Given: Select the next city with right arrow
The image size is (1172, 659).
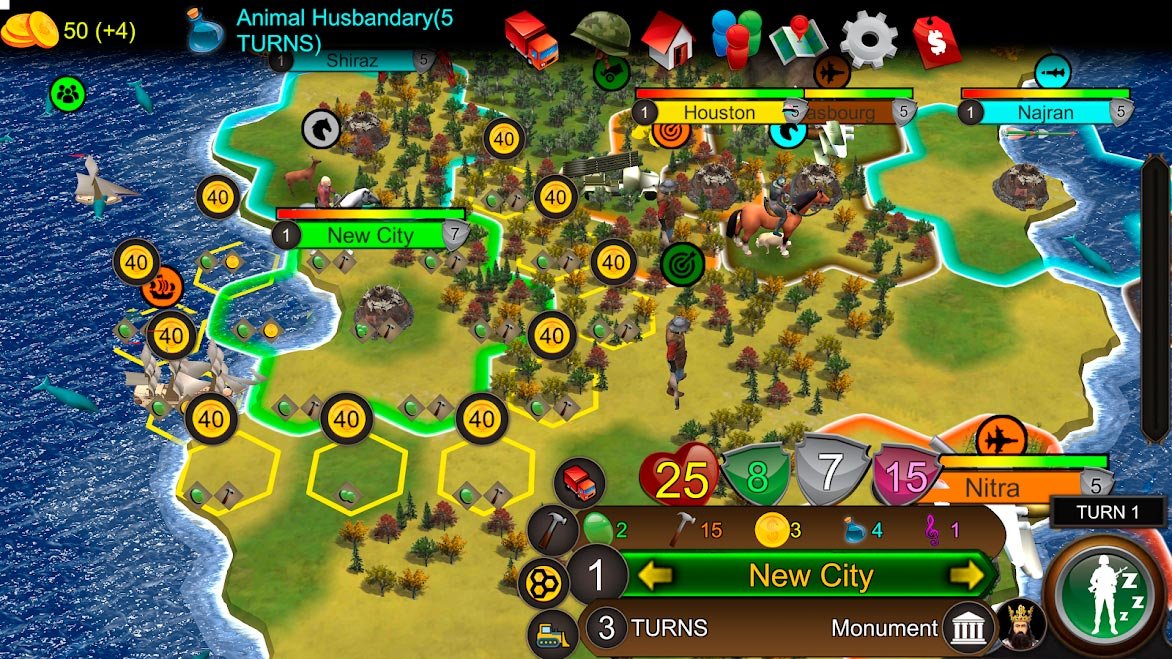Looking at the screenshot, I should tap(966, 575).
